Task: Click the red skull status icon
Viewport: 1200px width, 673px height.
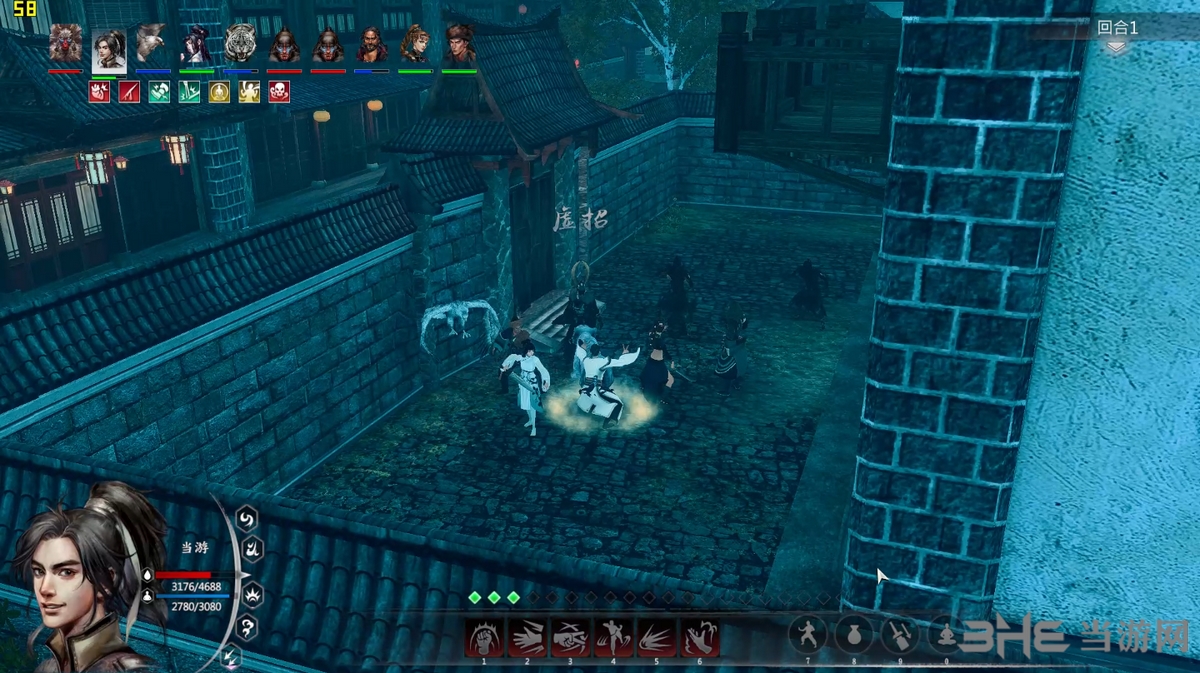Action: click(279, 92)
